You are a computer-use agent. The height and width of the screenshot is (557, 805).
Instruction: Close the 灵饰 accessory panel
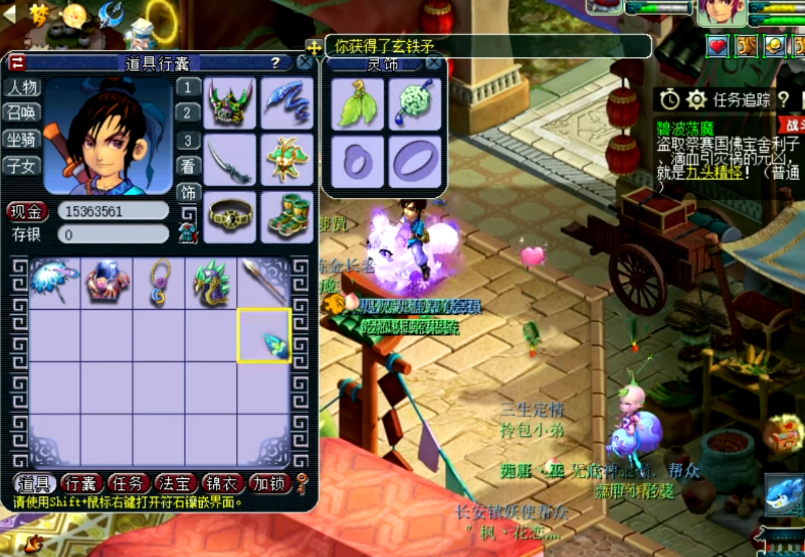433,62
